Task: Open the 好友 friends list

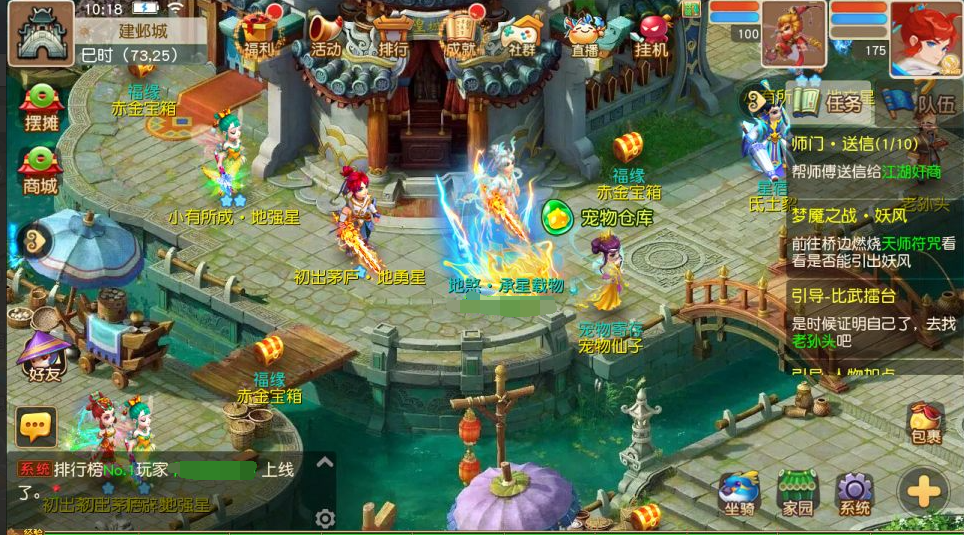Action: click(x=44, y=357)
